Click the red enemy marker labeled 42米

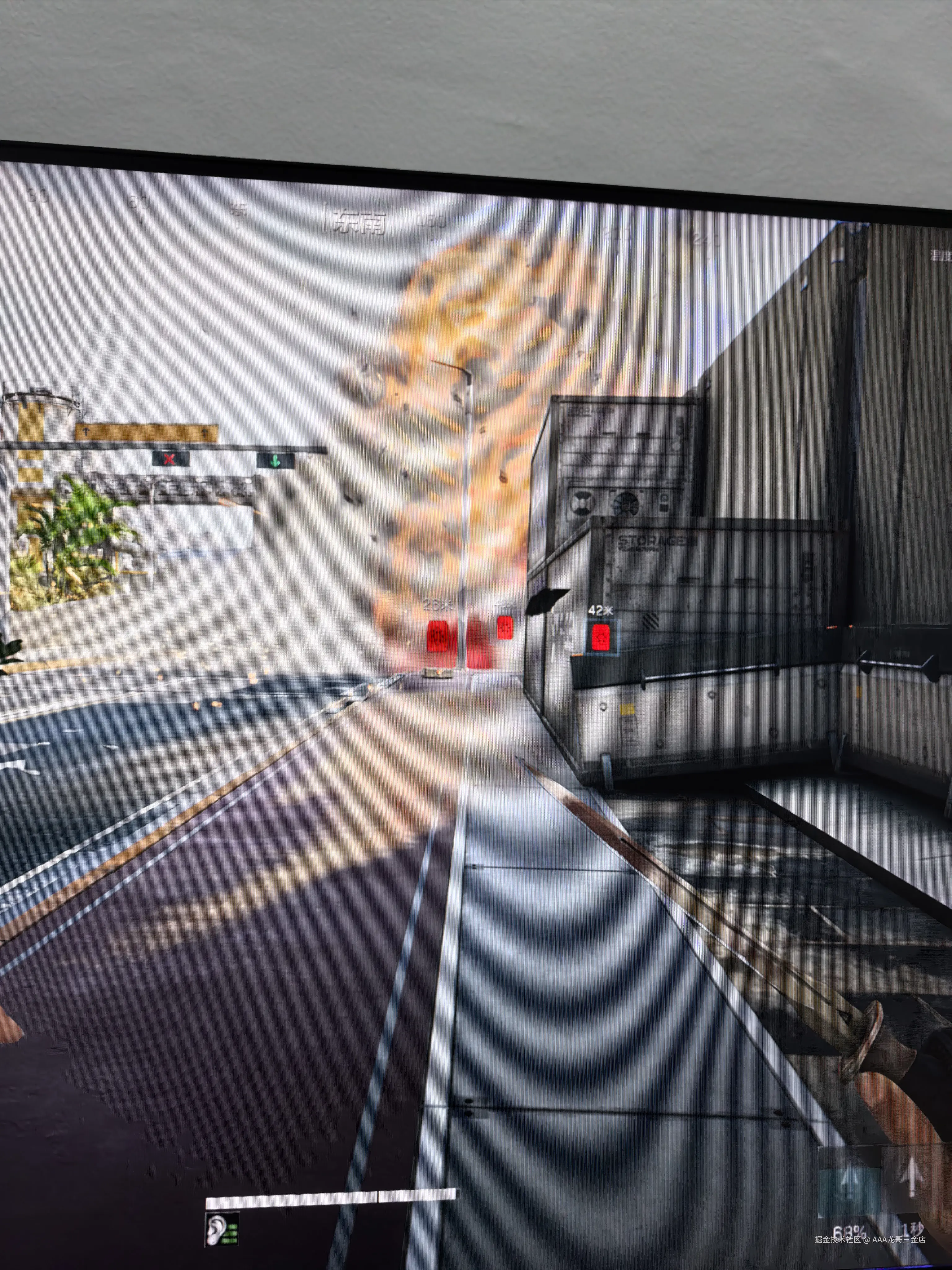(x=602, y=637)
